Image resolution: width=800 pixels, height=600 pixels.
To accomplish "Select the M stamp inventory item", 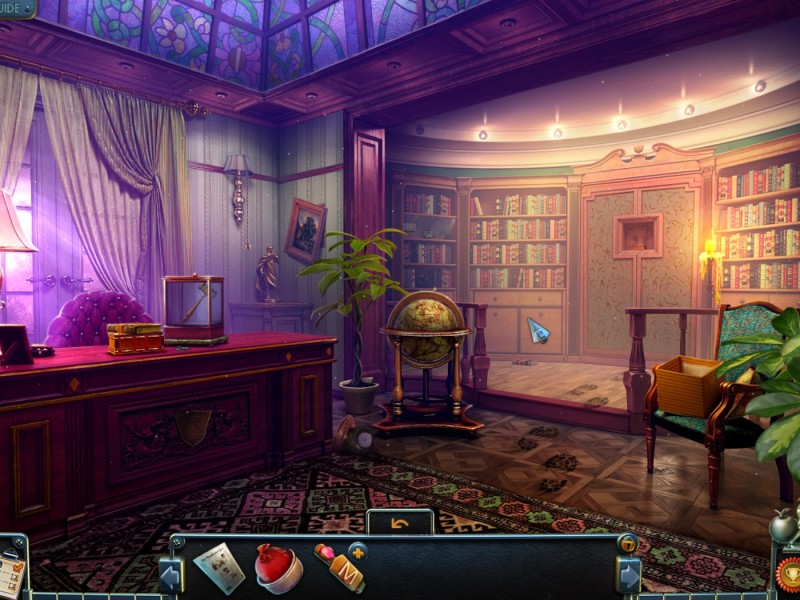I will click(339, 570).
